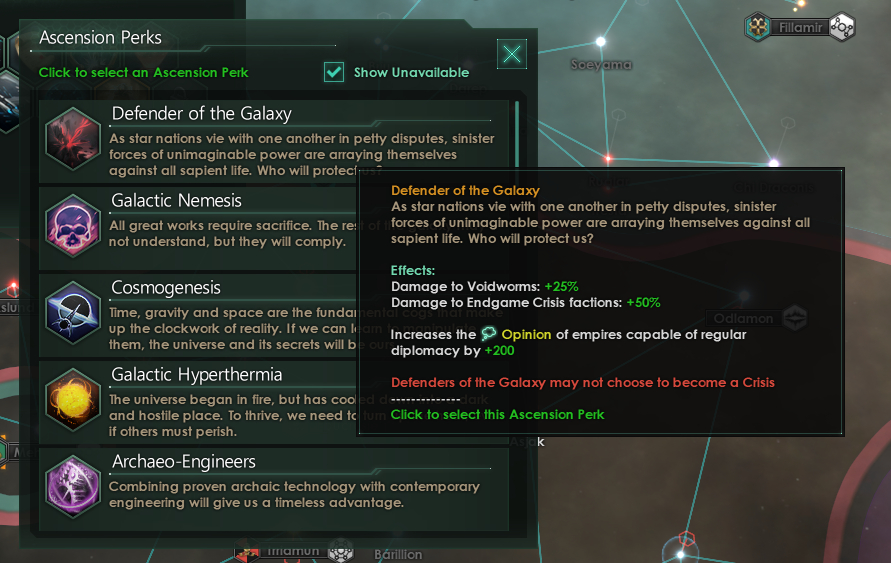The height and width of the screenshot is (563, 891).
Task: Toggle the Show Unavailable checkbox
Action: 334,72
